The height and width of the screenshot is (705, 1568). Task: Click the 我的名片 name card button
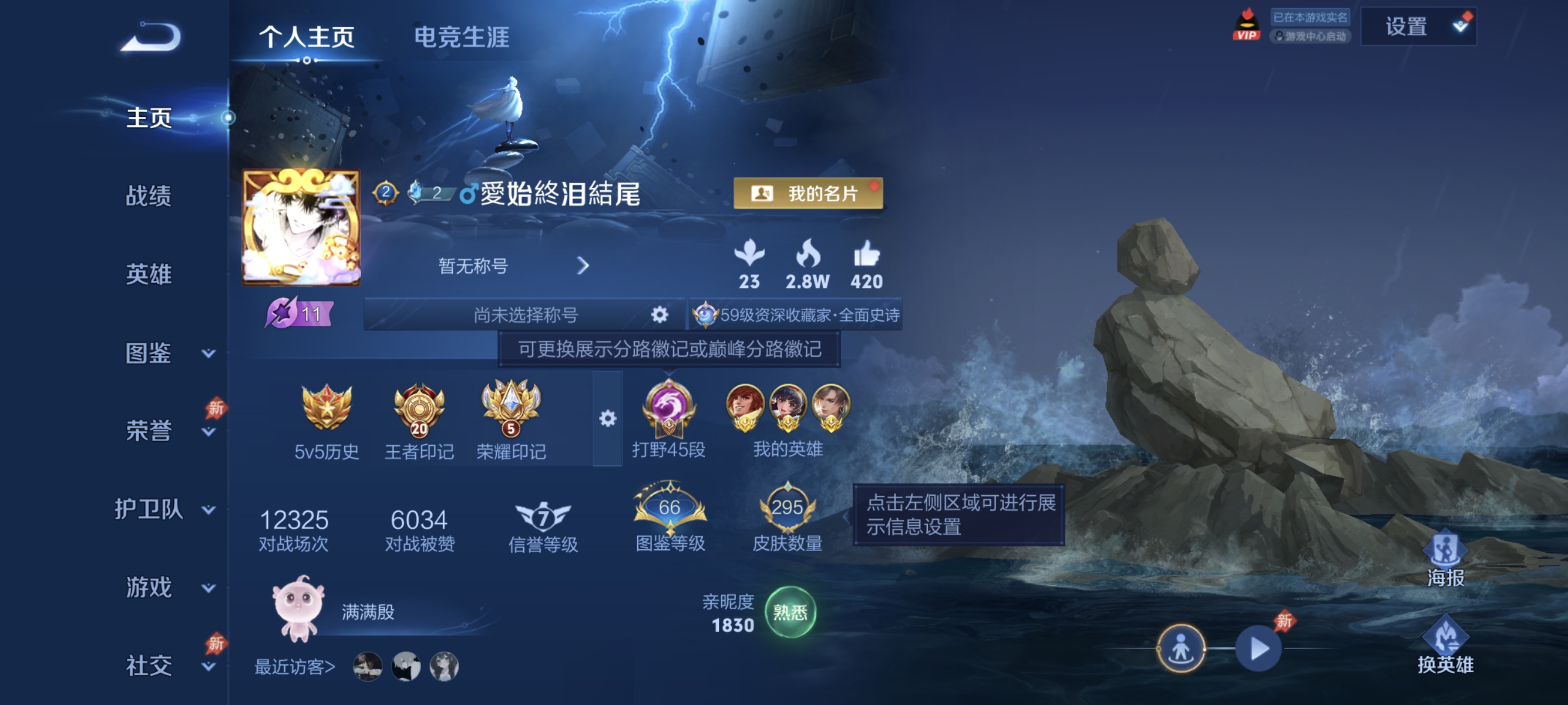[x=807, y=194]
